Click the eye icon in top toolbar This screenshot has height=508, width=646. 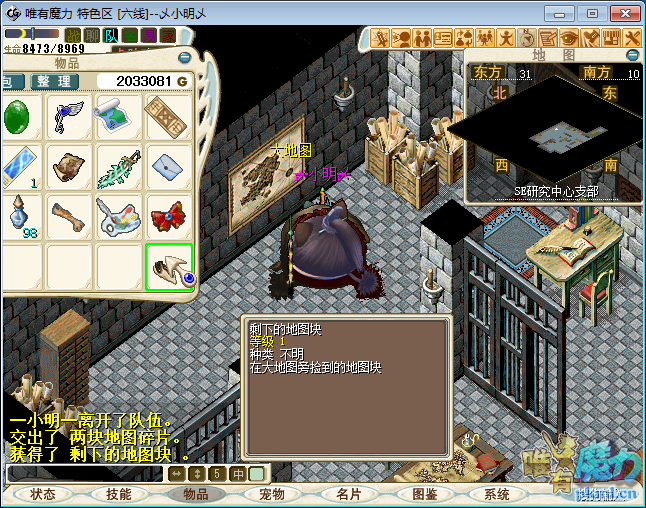tap(569, 38)
